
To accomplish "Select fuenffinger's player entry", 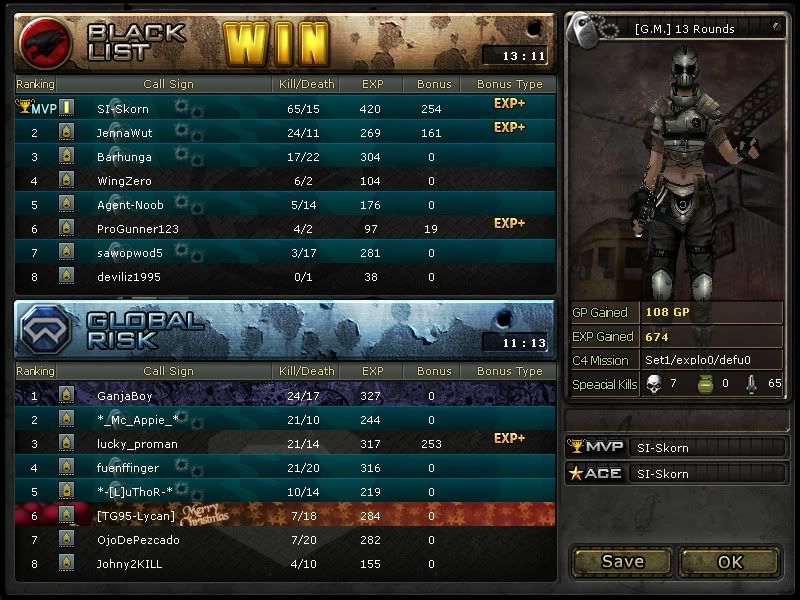I will click(285, 468).
